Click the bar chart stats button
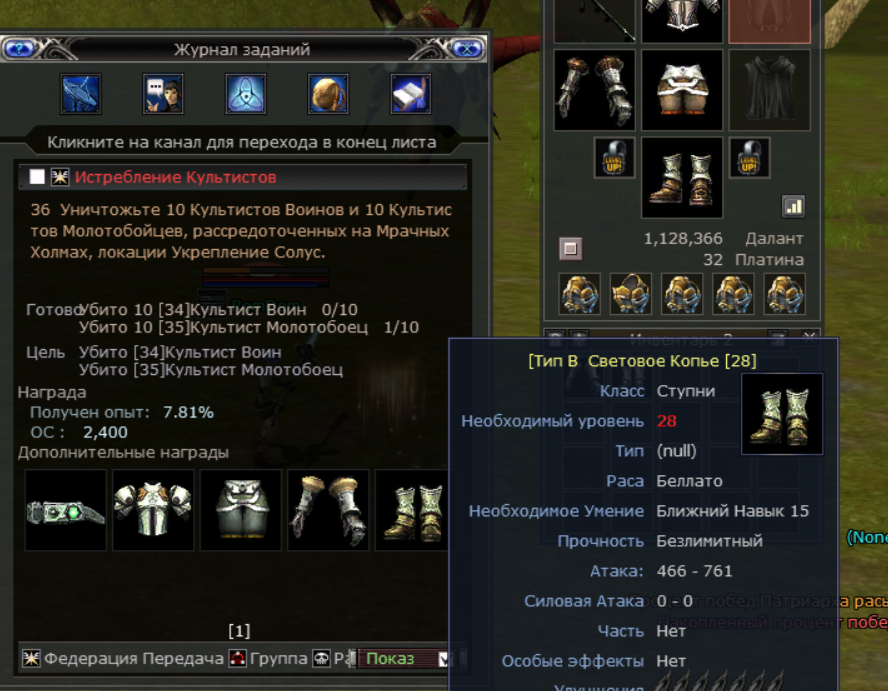 pyautogui.click(x=794, y=206)
